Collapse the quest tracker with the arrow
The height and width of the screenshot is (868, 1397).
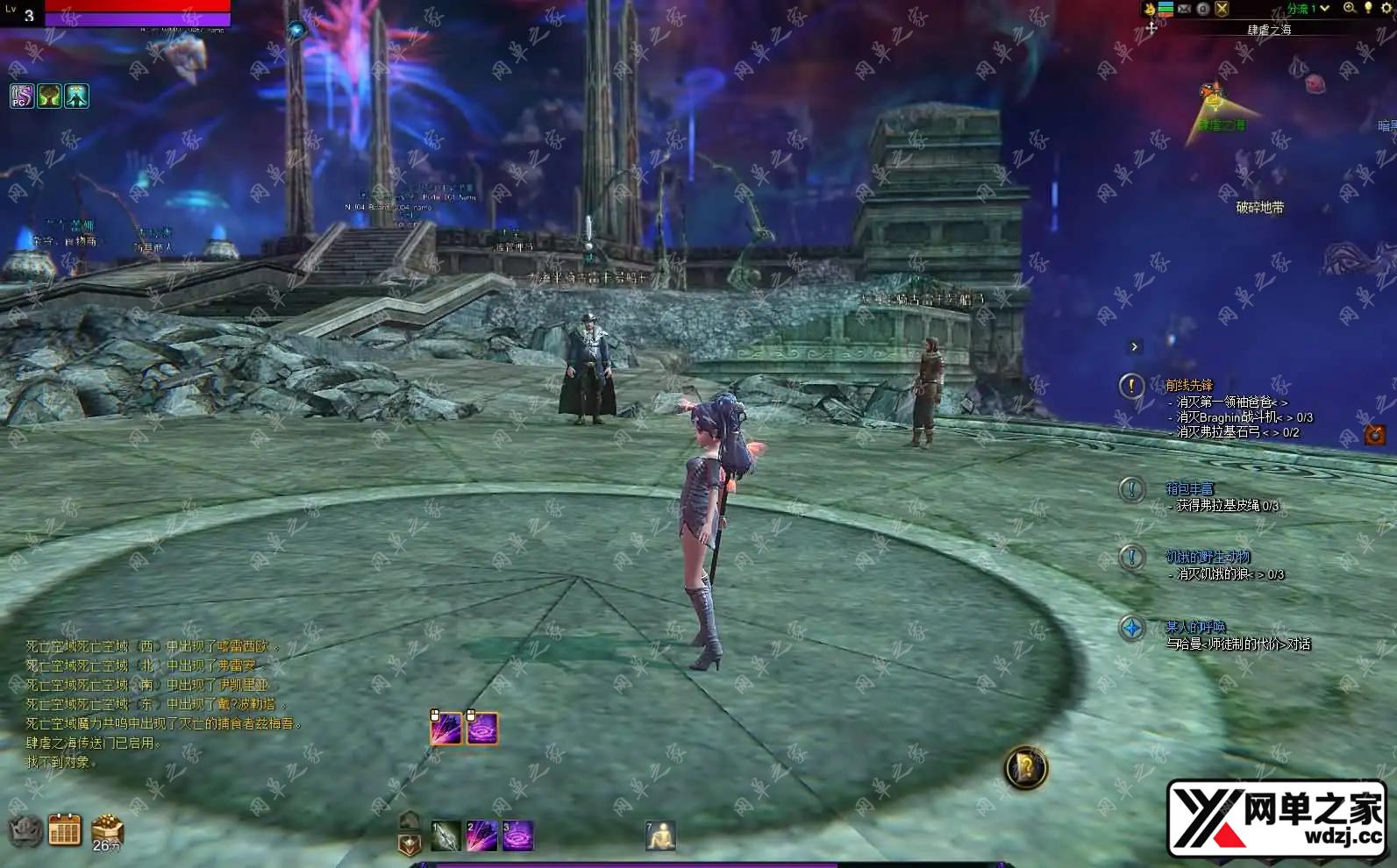[1134, 347]
